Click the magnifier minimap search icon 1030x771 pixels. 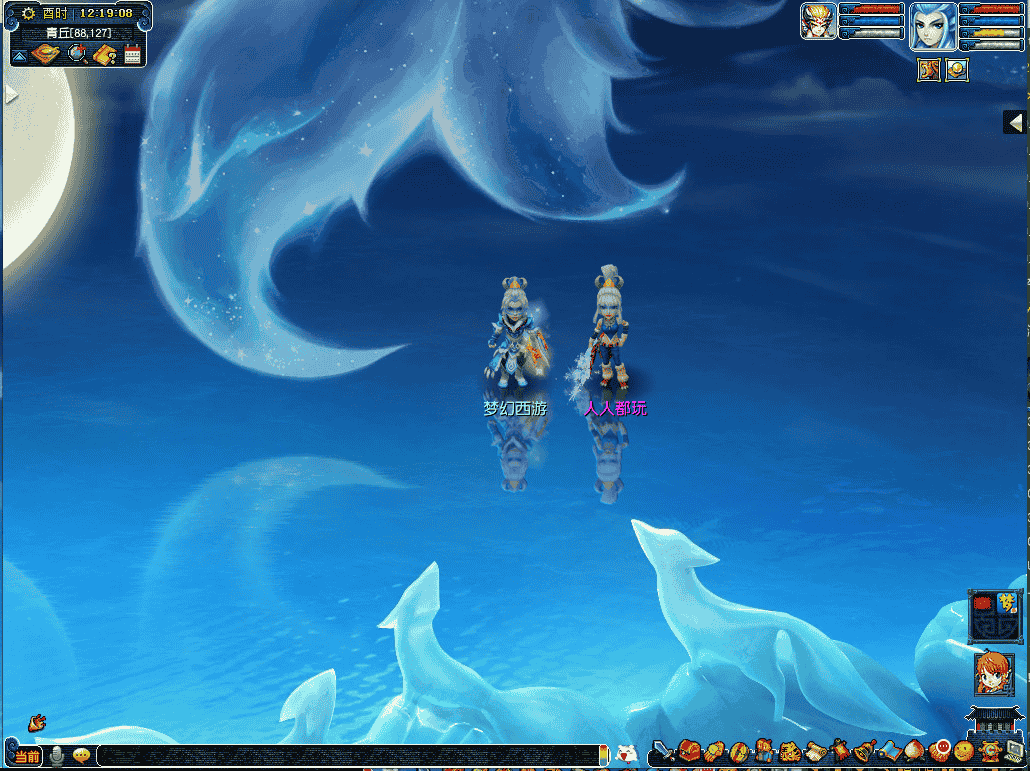click(77, 54)
